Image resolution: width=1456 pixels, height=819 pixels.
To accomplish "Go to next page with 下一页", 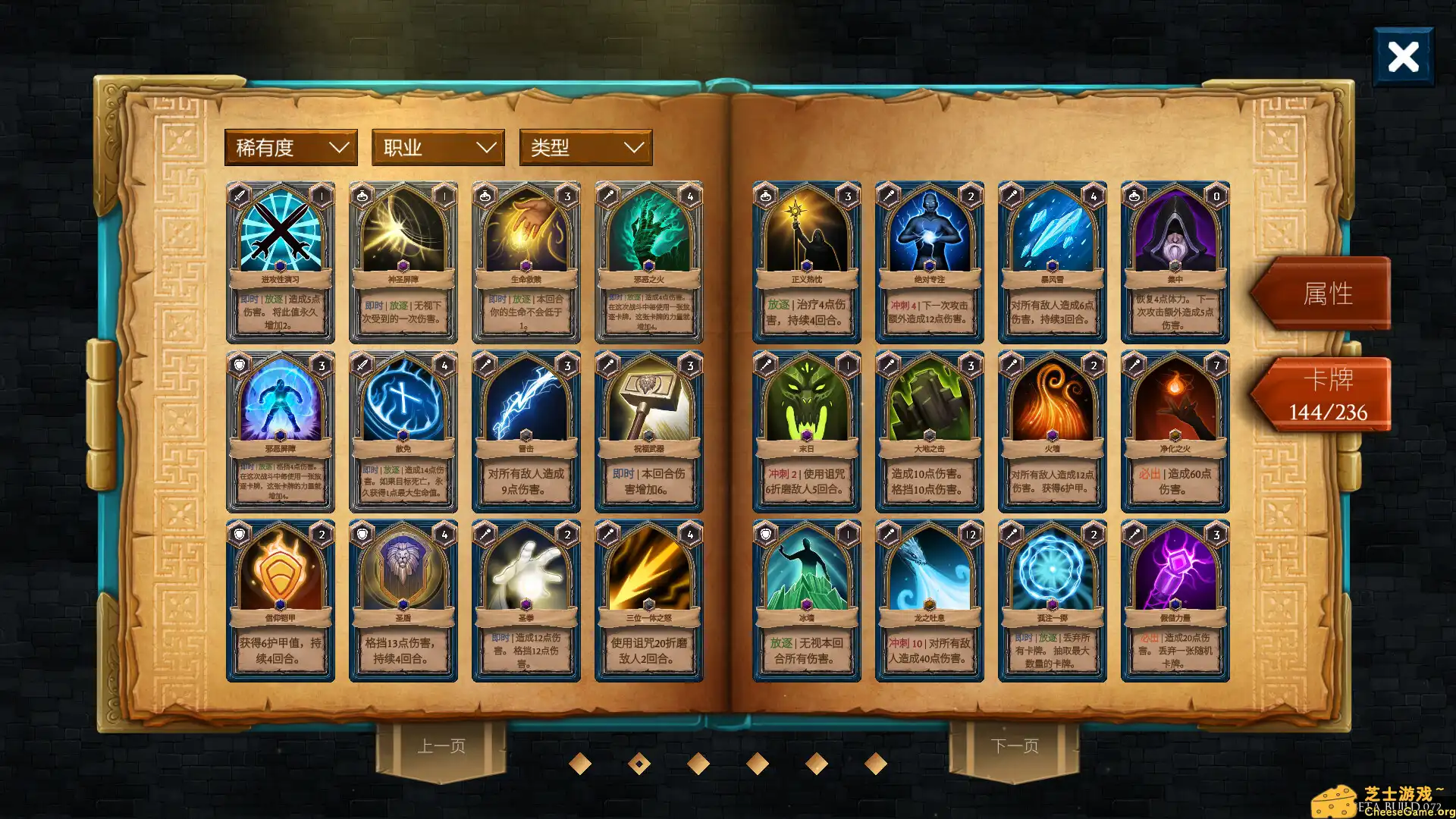I will pos(1015,745).
